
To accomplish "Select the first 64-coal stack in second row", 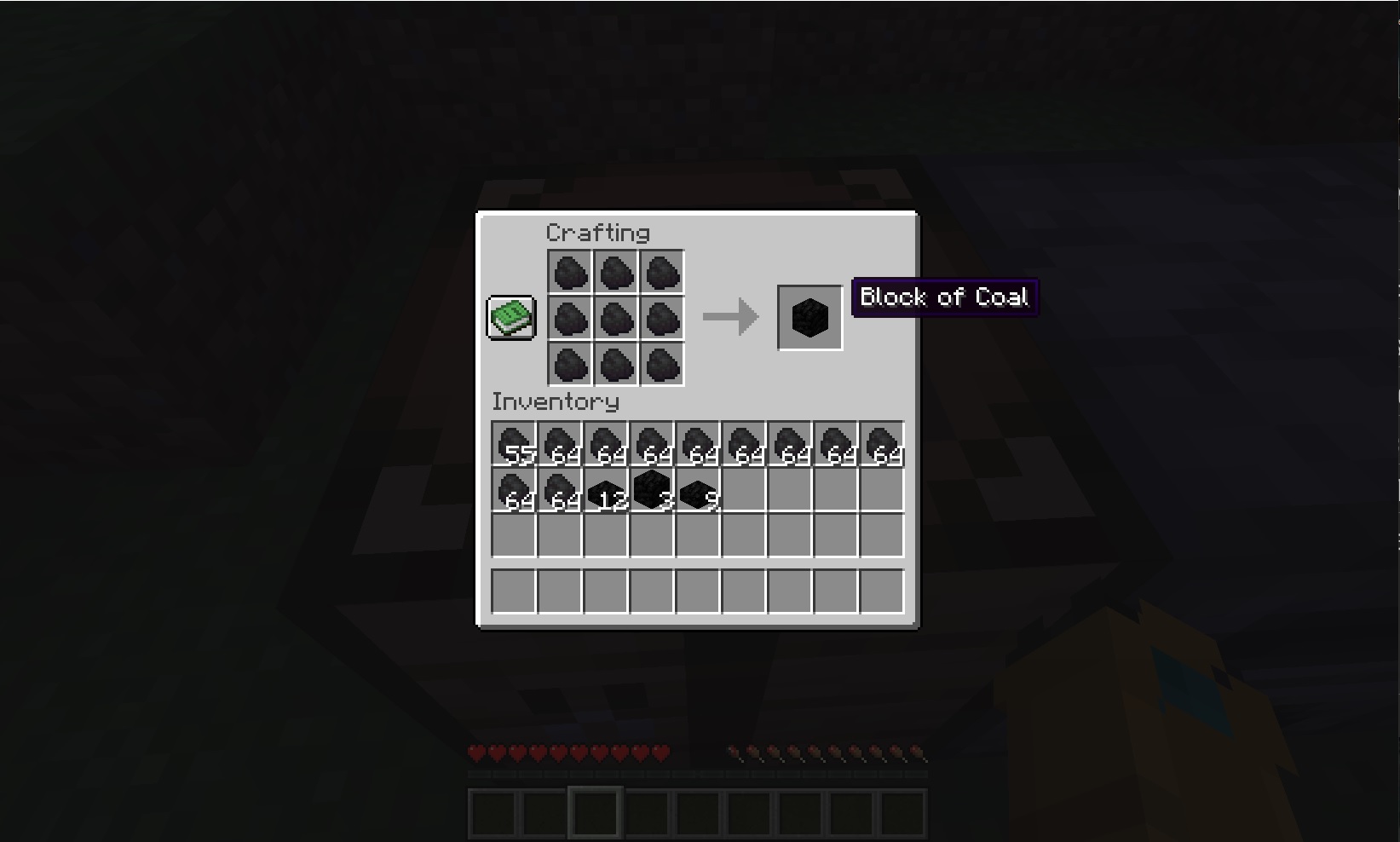I will point(514,488).
